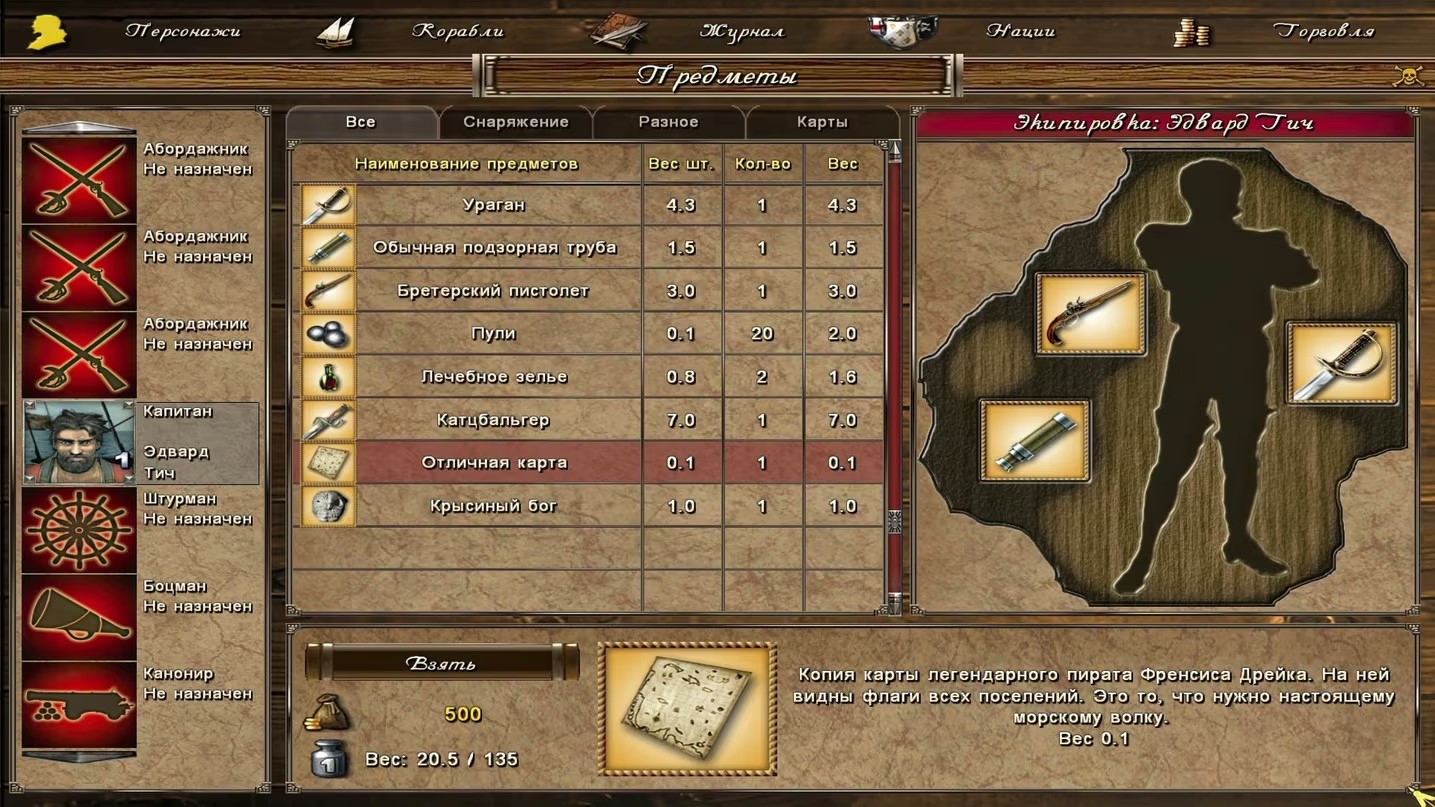The width and height of the screenshot is (1435, 807).
Task: Close the window via skull icon
Action: point(1408,76)
